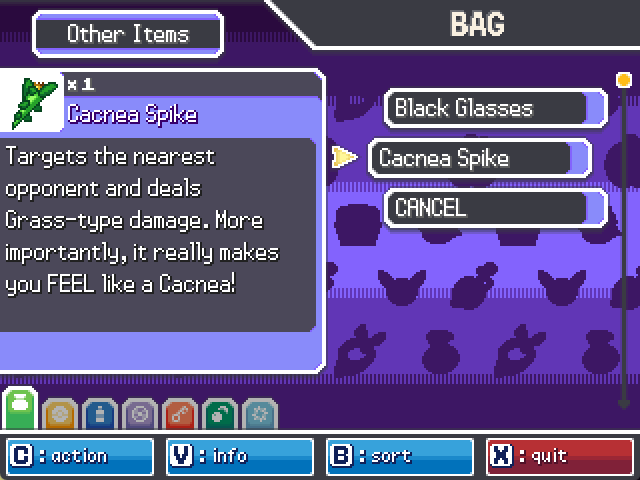
Task: Quit the bag screen
Action: tap(559, 456)
